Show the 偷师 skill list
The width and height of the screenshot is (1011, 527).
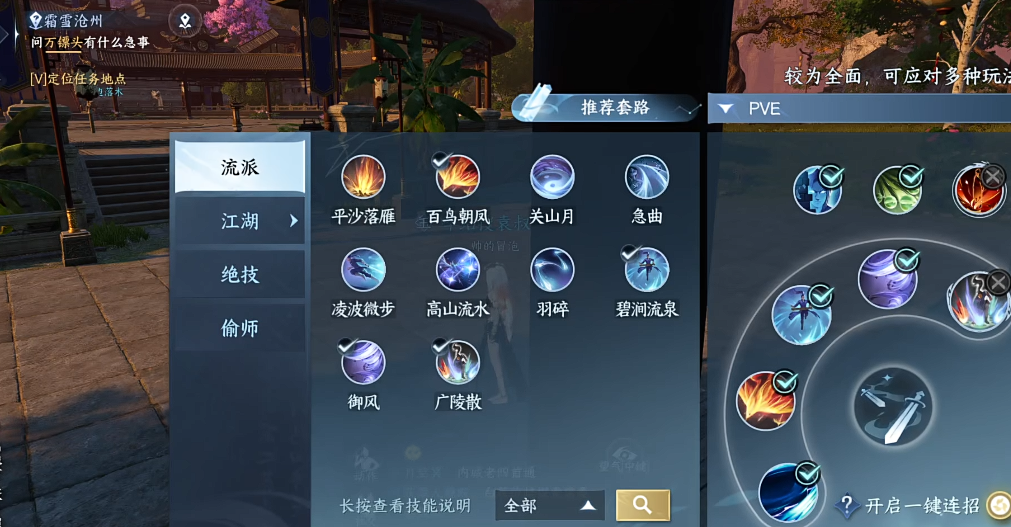click(x=240, y=327)
